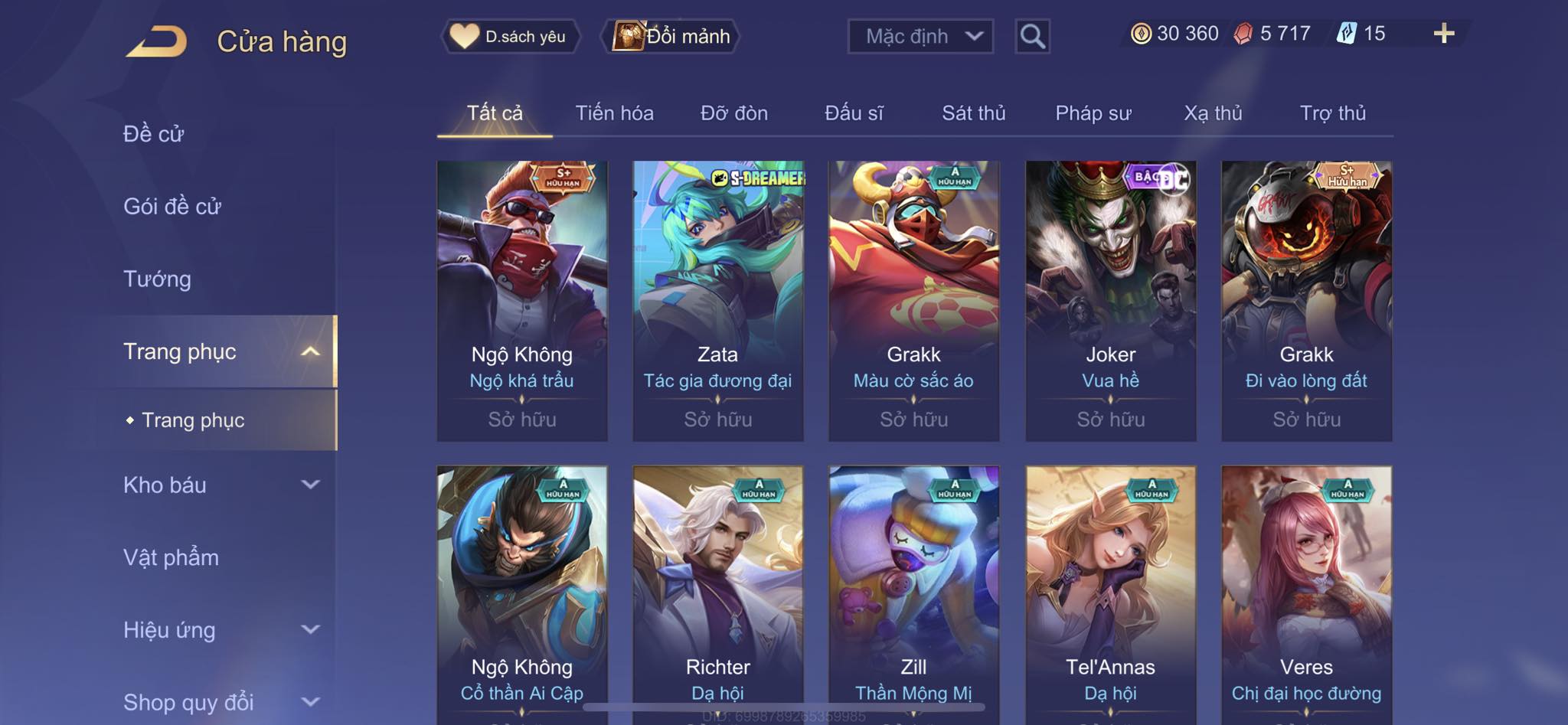Go back using the return arrow

(x=157, y=41)
